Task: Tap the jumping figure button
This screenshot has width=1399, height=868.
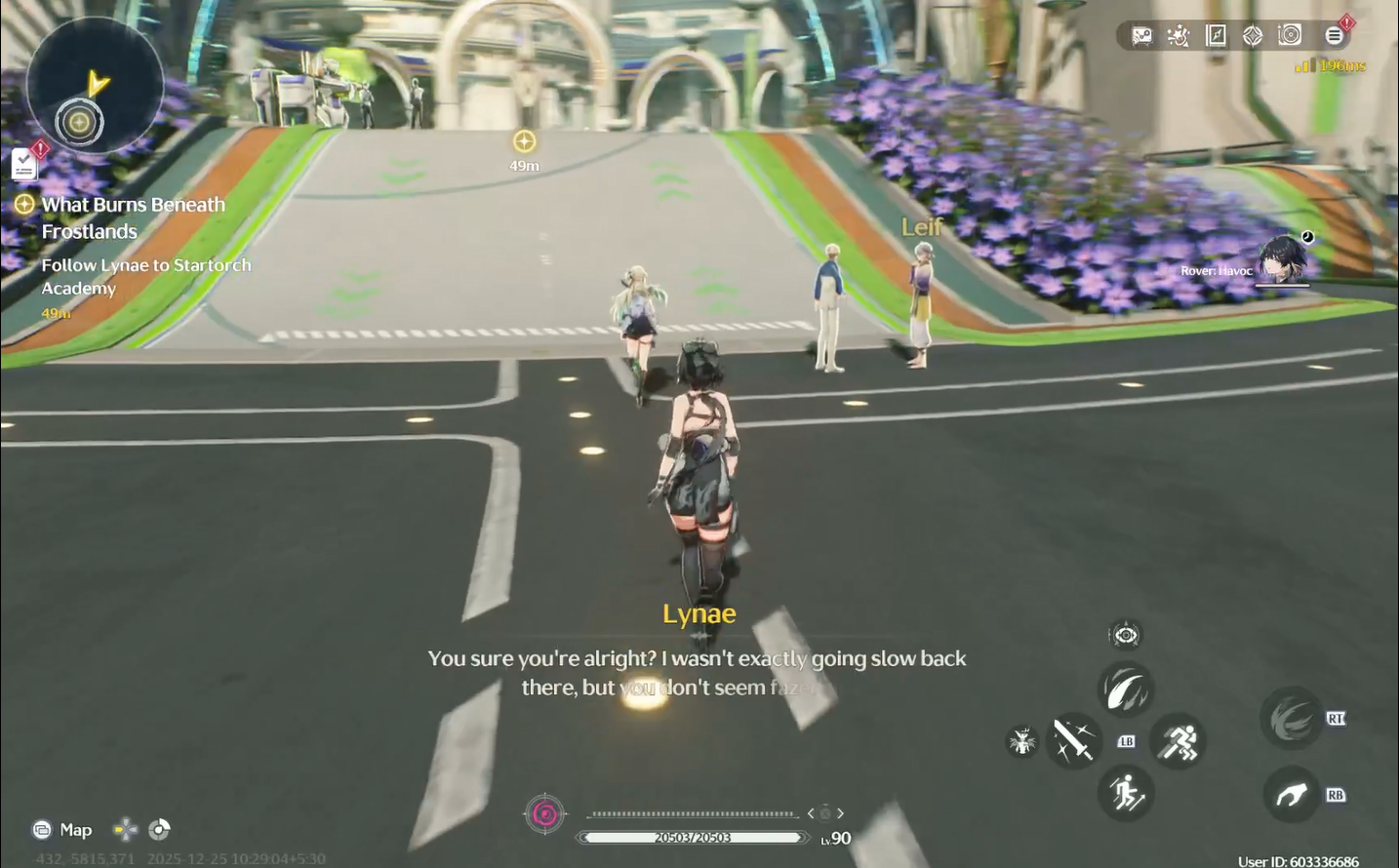Action: [1126, 793]
